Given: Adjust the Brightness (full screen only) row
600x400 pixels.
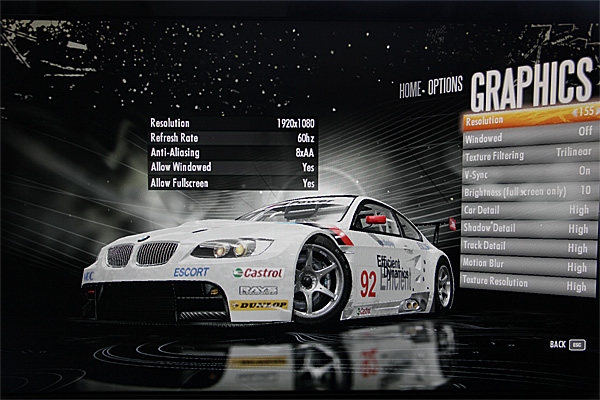Looking at the screenshot, I should click(528, 190).
